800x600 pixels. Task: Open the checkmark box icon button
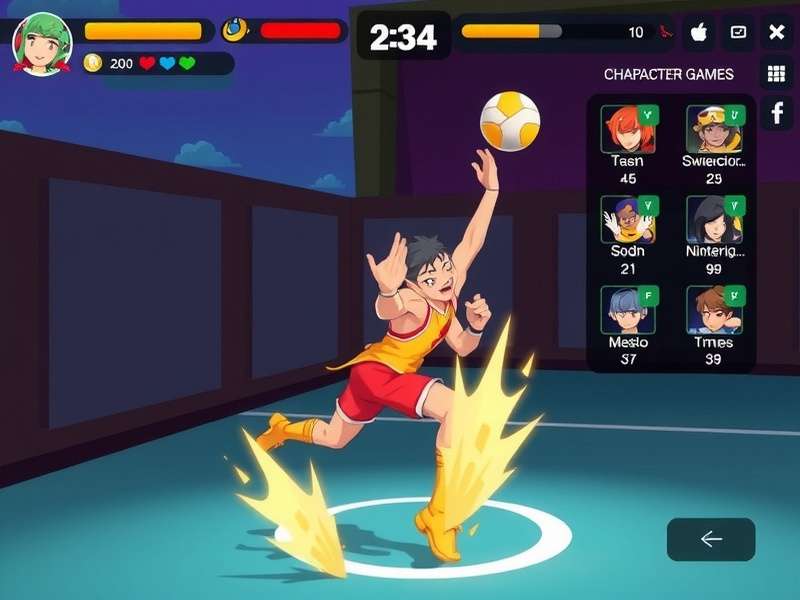738,33
